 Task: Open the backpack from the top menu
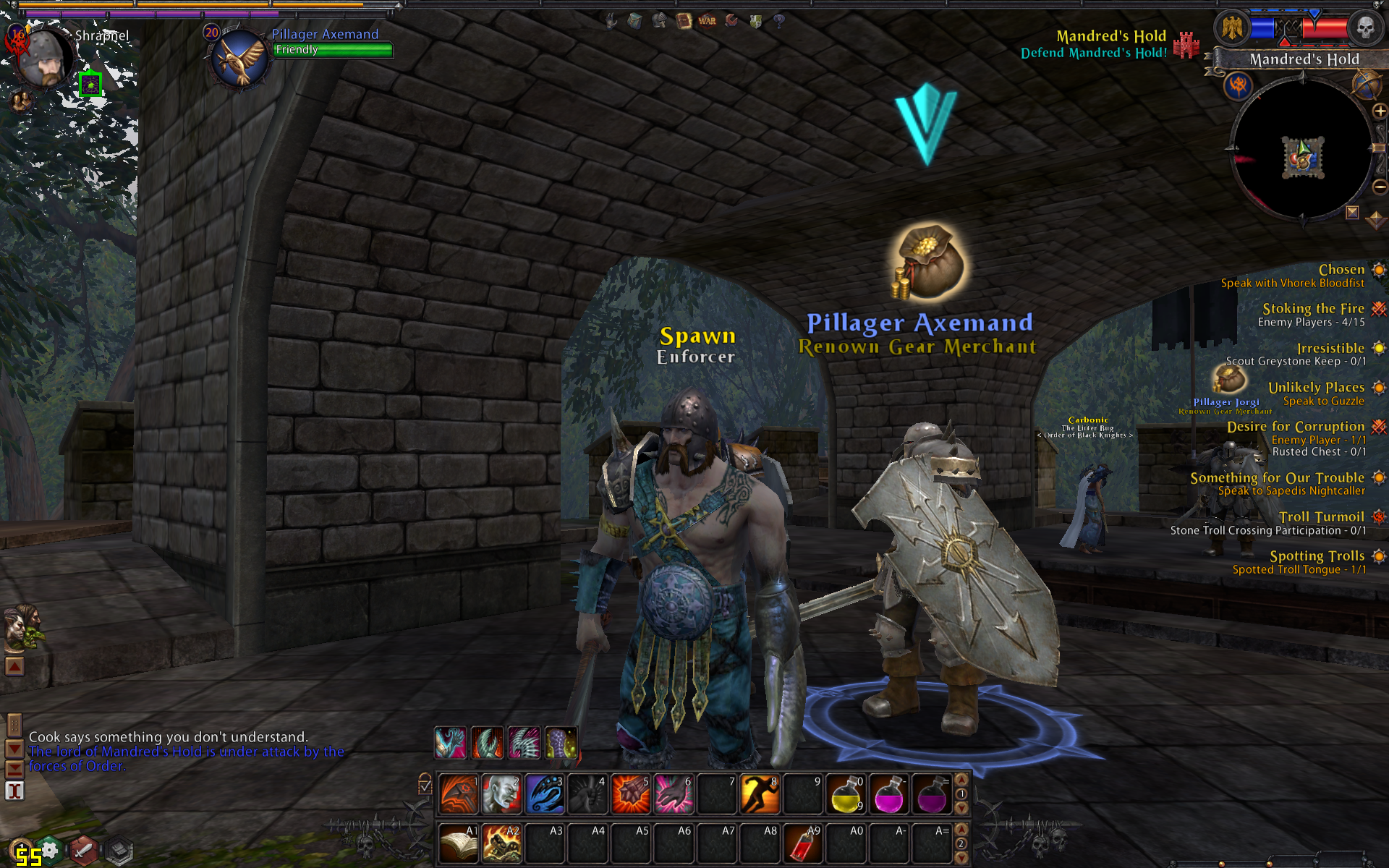635,21
